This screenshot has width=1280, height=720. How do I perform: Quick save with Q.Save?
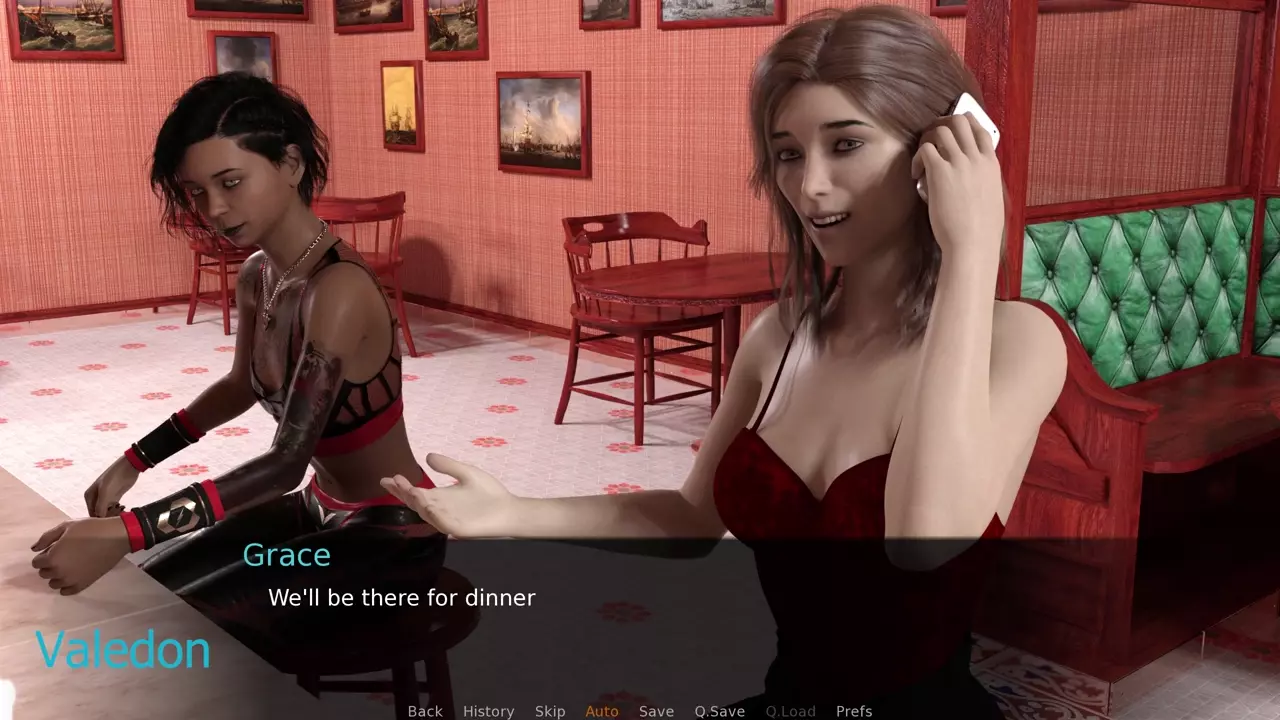point(720,711)
